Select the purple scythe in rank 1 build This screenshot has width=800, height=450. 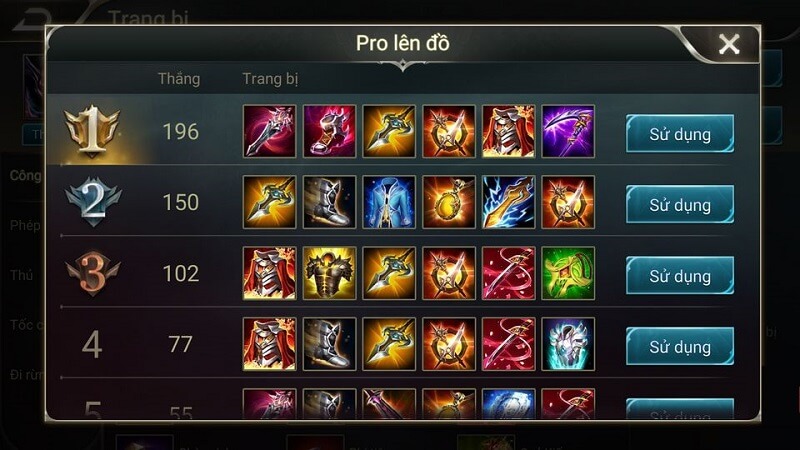pyautogui.click(x=568, y=132)
